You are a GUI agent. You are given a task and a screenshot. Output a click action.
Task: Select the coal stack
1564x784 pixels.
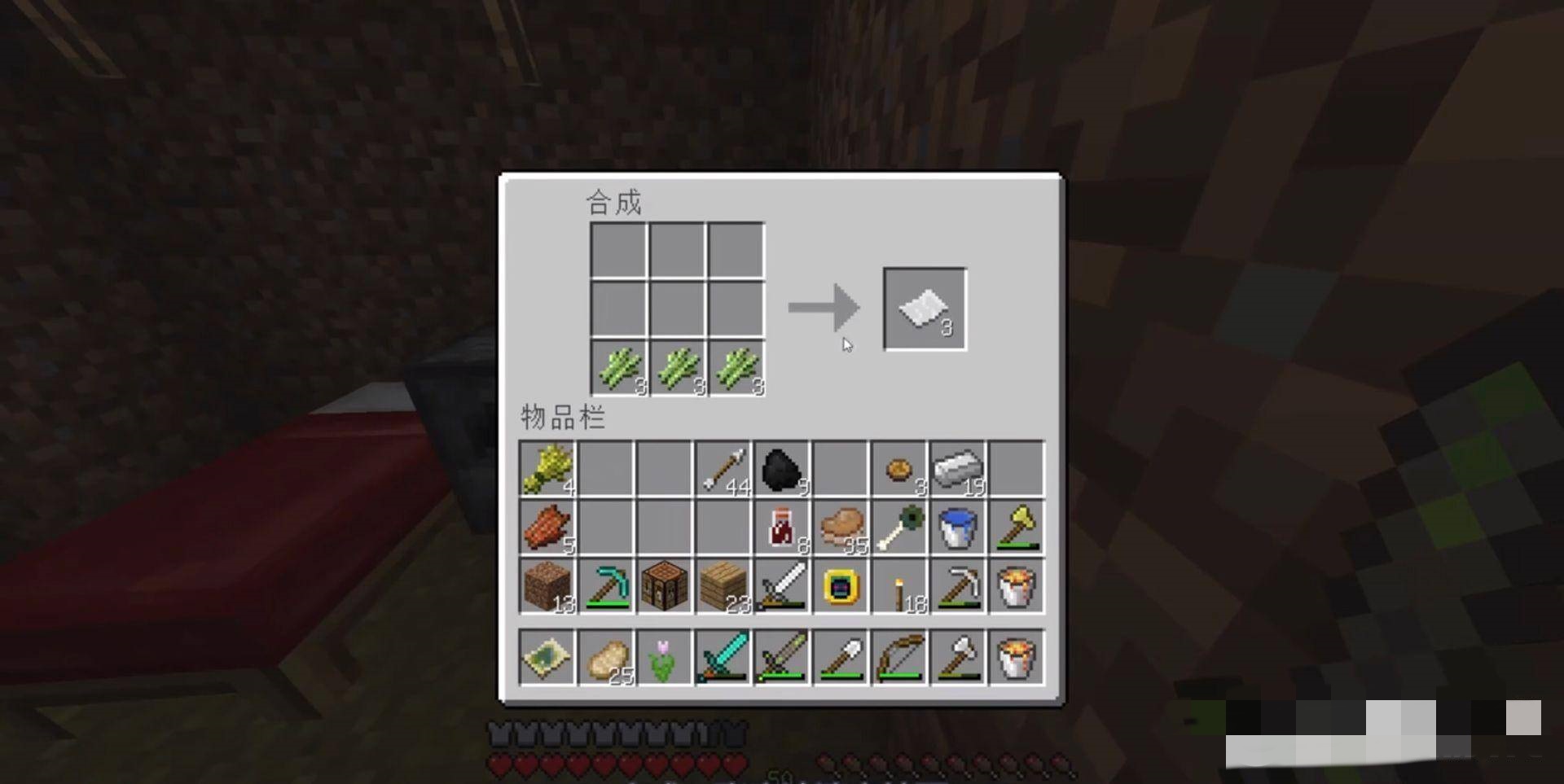point(781,469)
